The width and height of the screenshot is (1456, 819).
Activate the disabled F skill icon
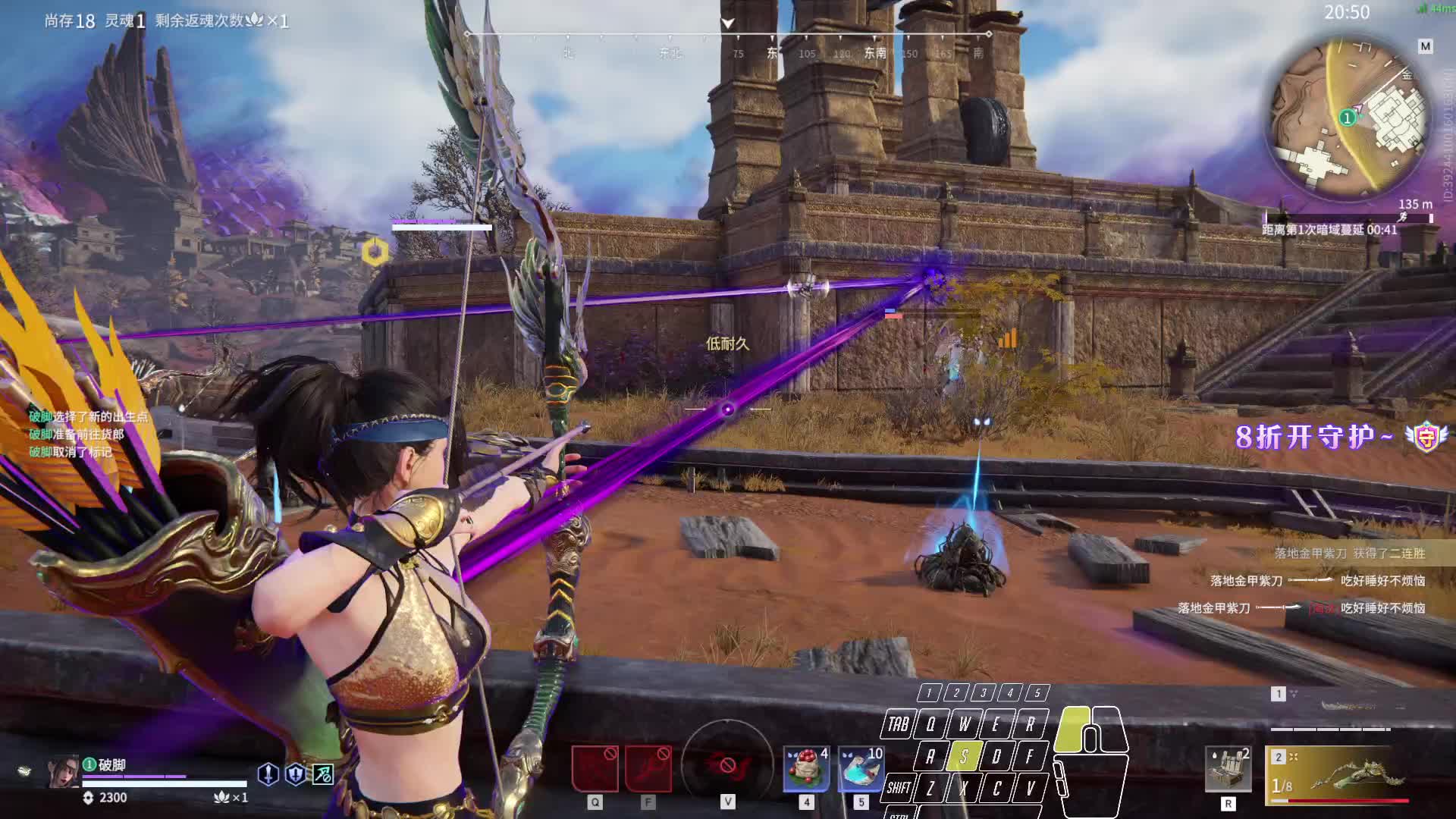click(x=648, y=769)
